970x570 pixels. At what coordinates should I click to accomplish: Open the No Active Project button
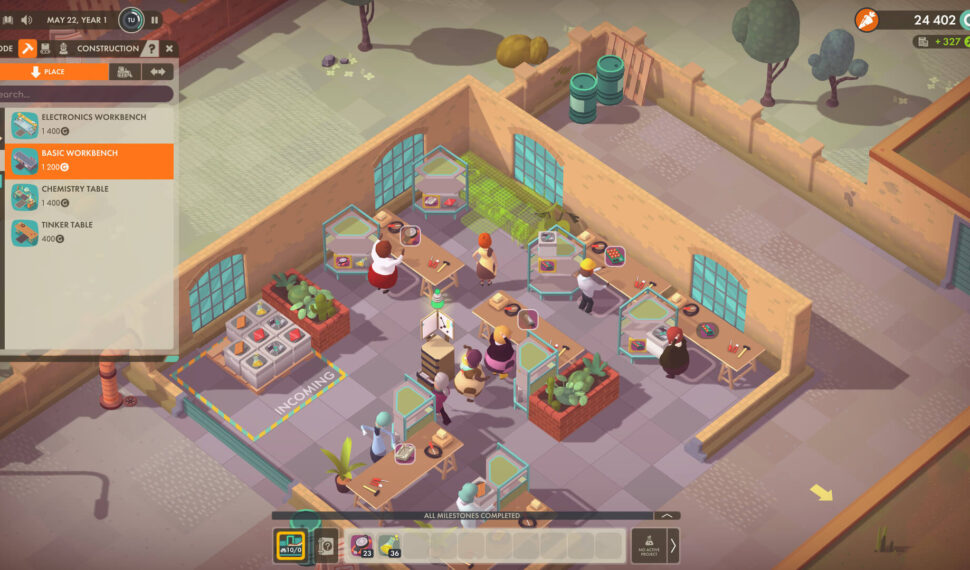(648, 545)
